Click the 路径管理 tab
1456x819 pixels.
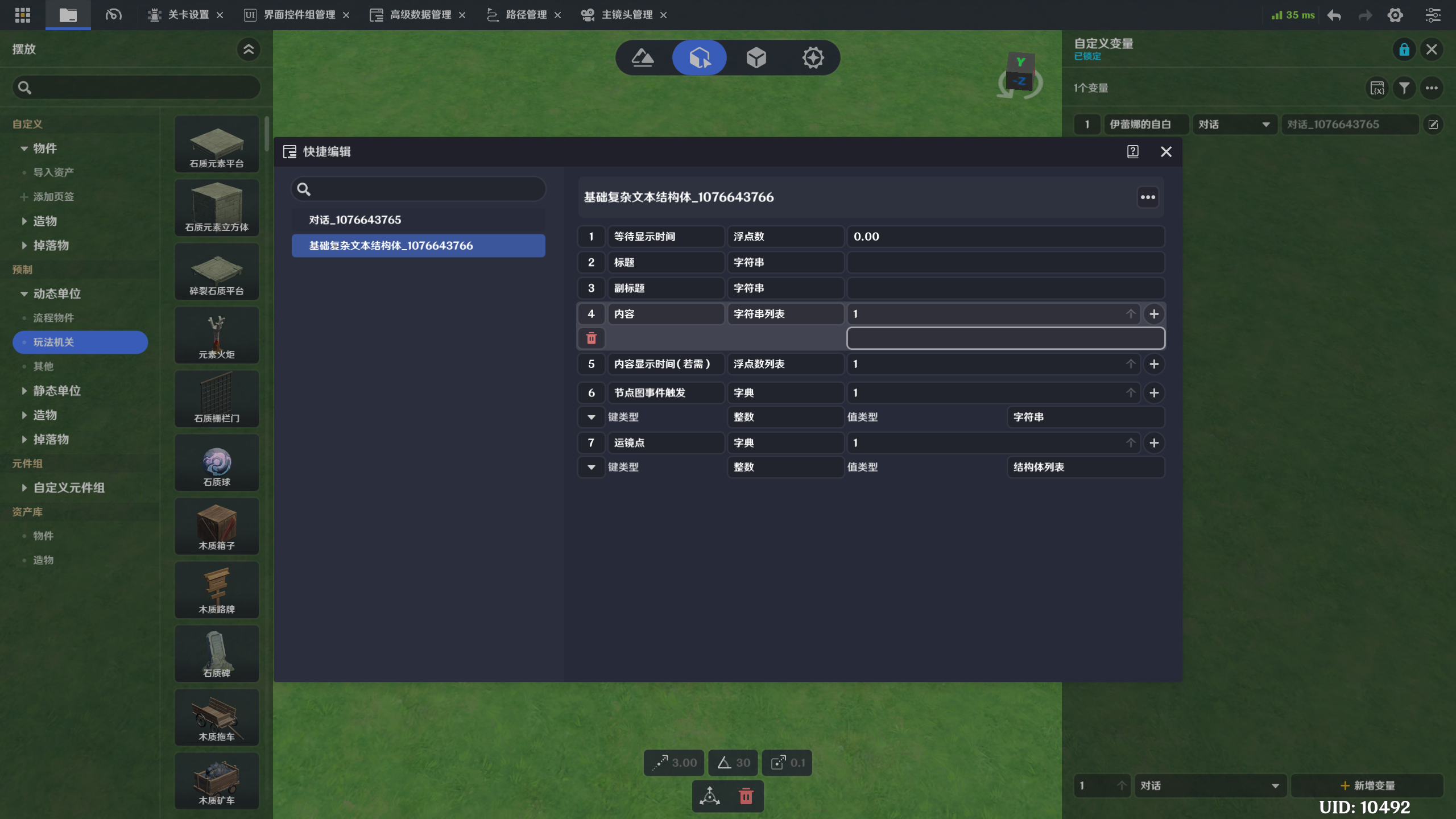coord(526,15)
